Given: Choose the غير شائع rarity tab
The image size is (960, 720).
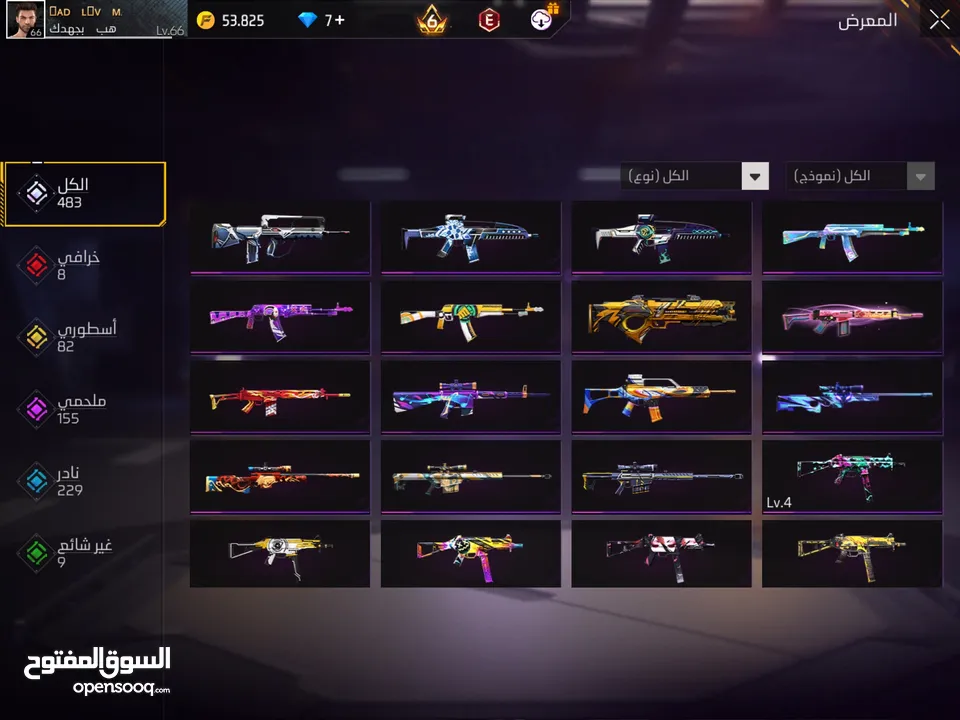Looking at the screenshot, I should (x=70, y=553).
